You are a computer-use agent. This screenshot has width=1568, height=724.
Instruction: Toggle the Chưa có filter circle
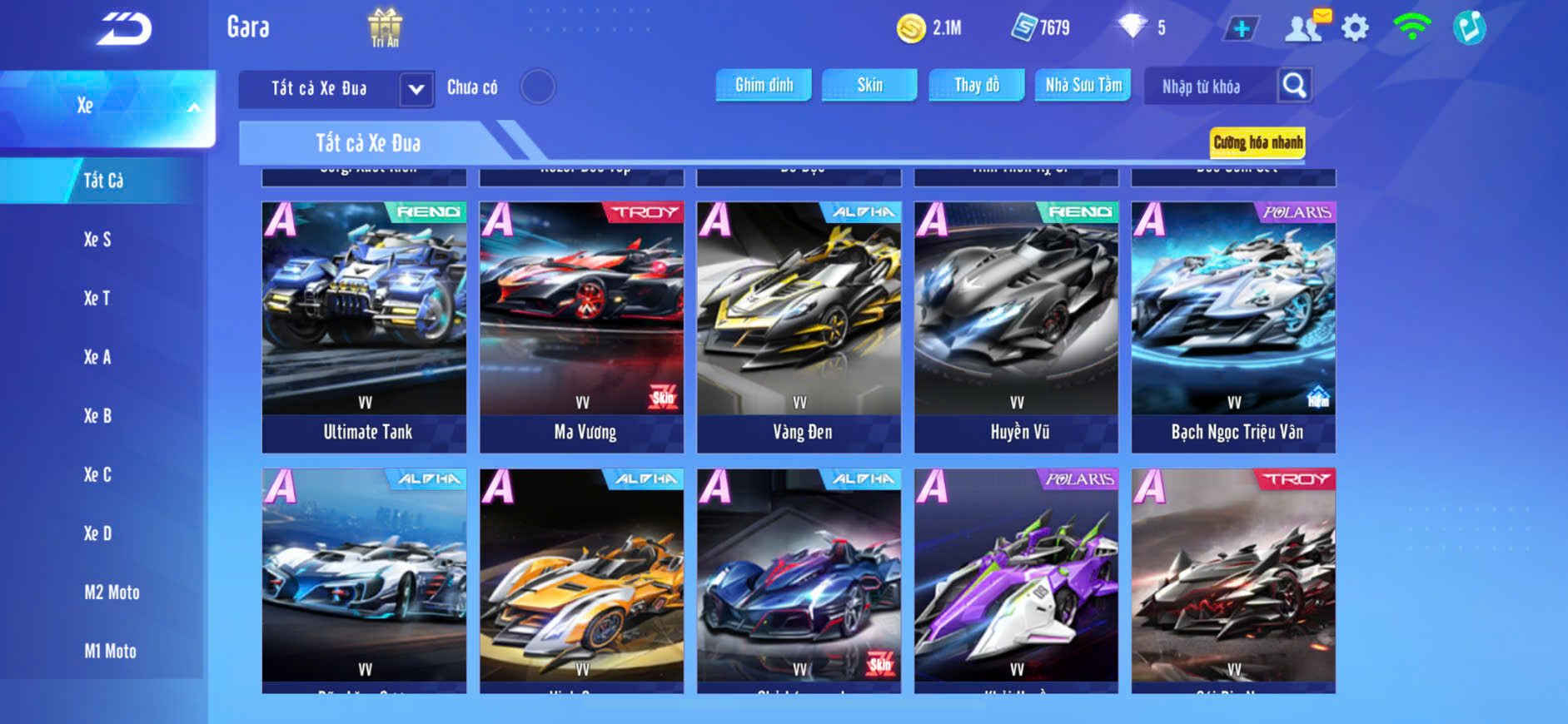[538, 87]
